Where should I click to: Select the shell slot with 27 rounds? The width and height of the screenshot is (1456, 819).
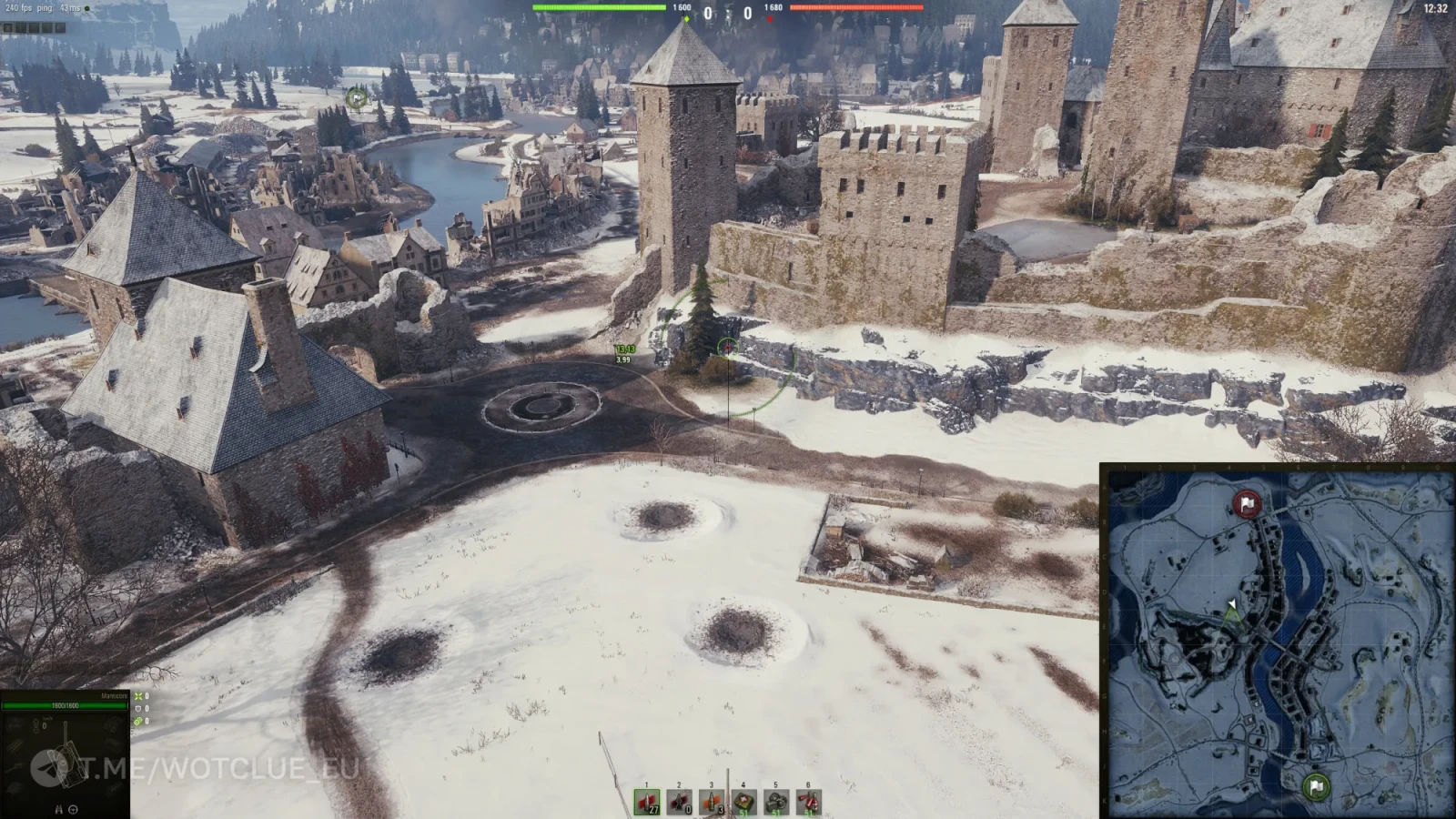(647, 802)
